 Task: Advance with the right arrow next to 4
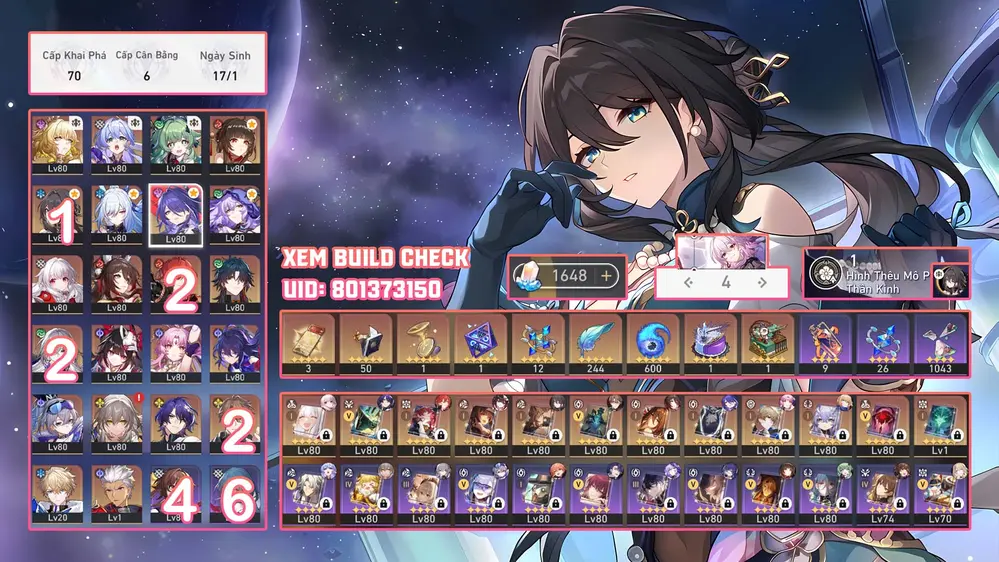(763, 283)
